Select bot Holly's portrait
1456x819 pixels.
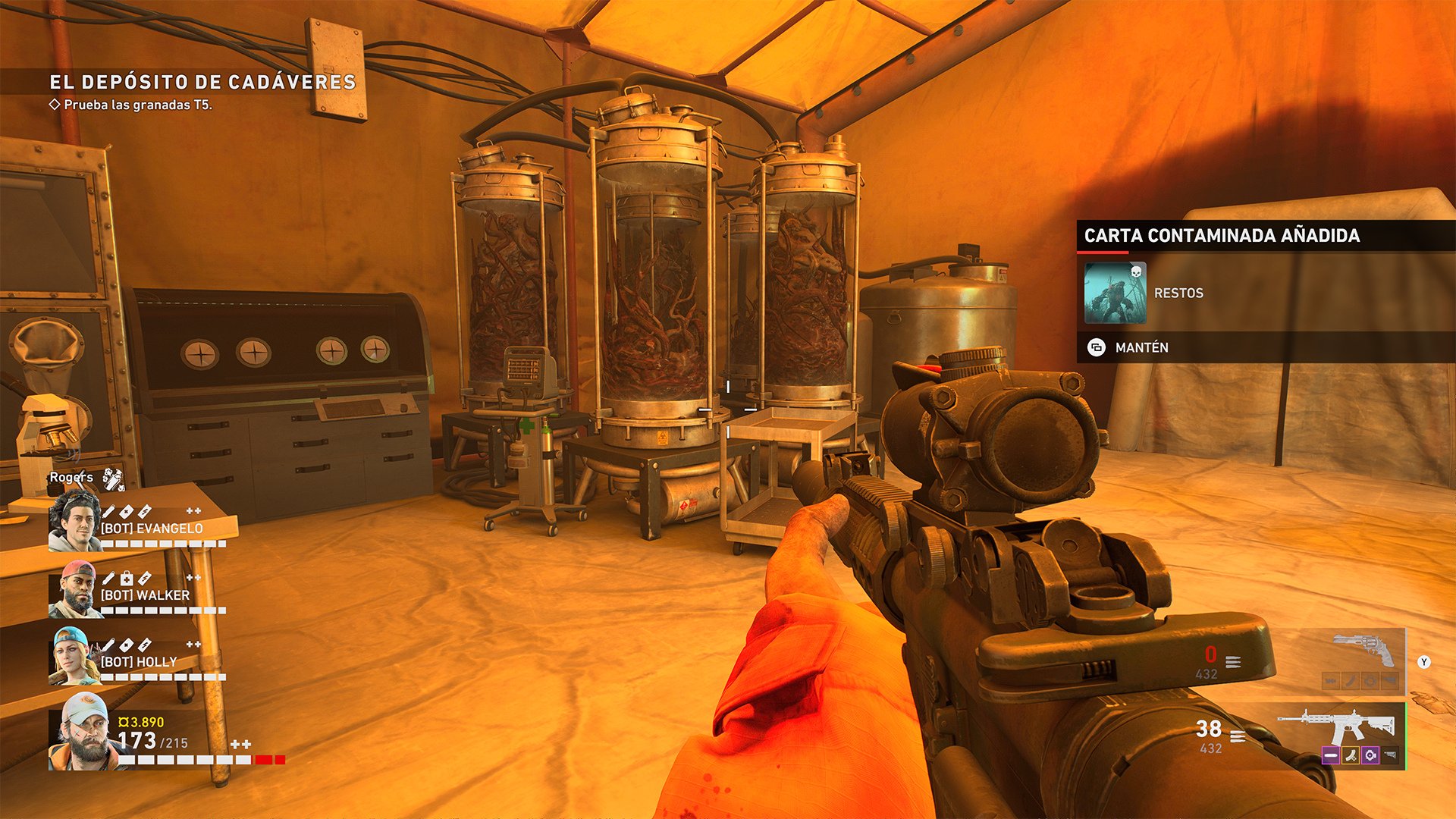[75, 657]
